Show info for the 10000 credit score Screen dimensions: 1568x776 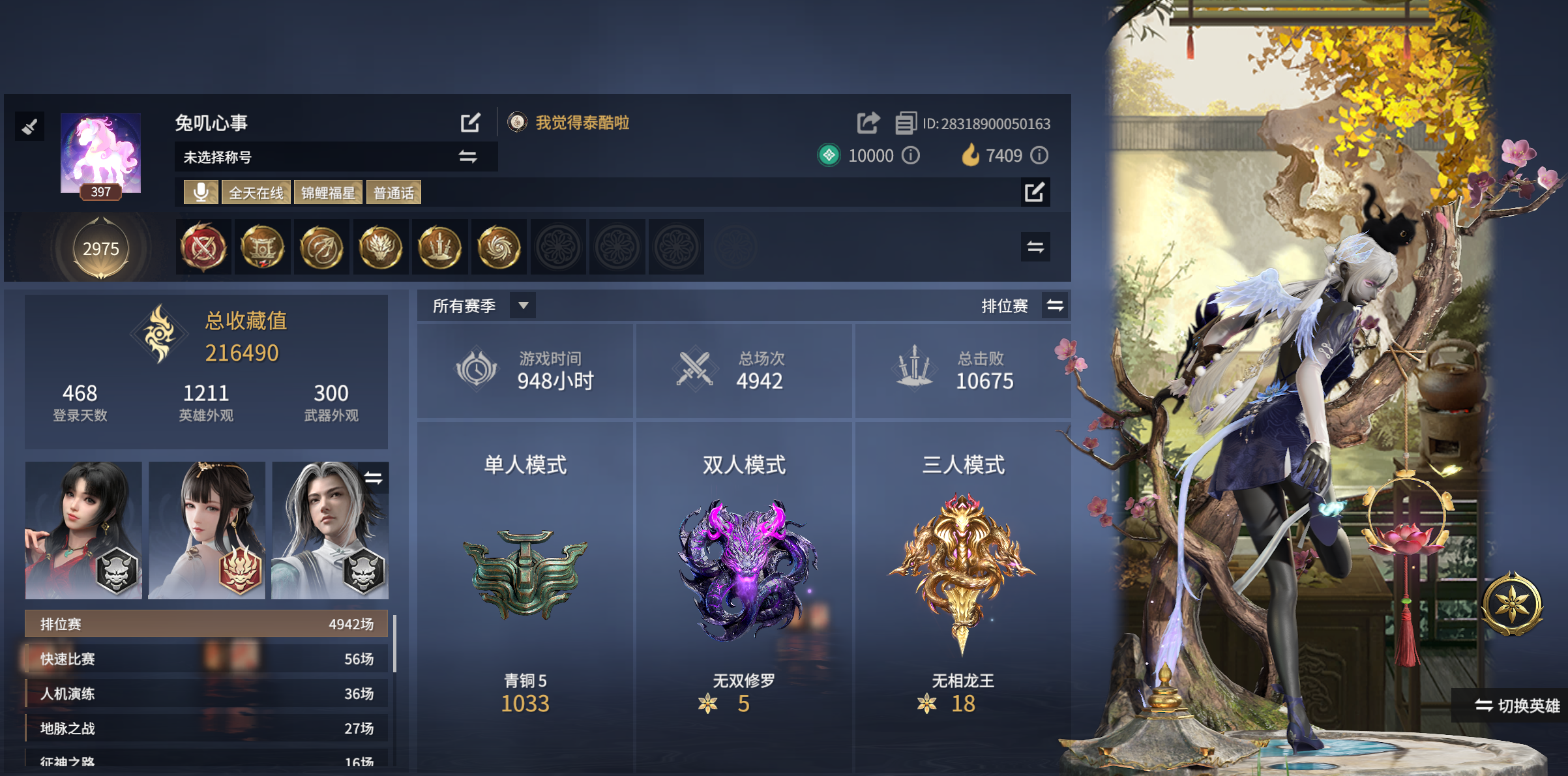point(911,155)
